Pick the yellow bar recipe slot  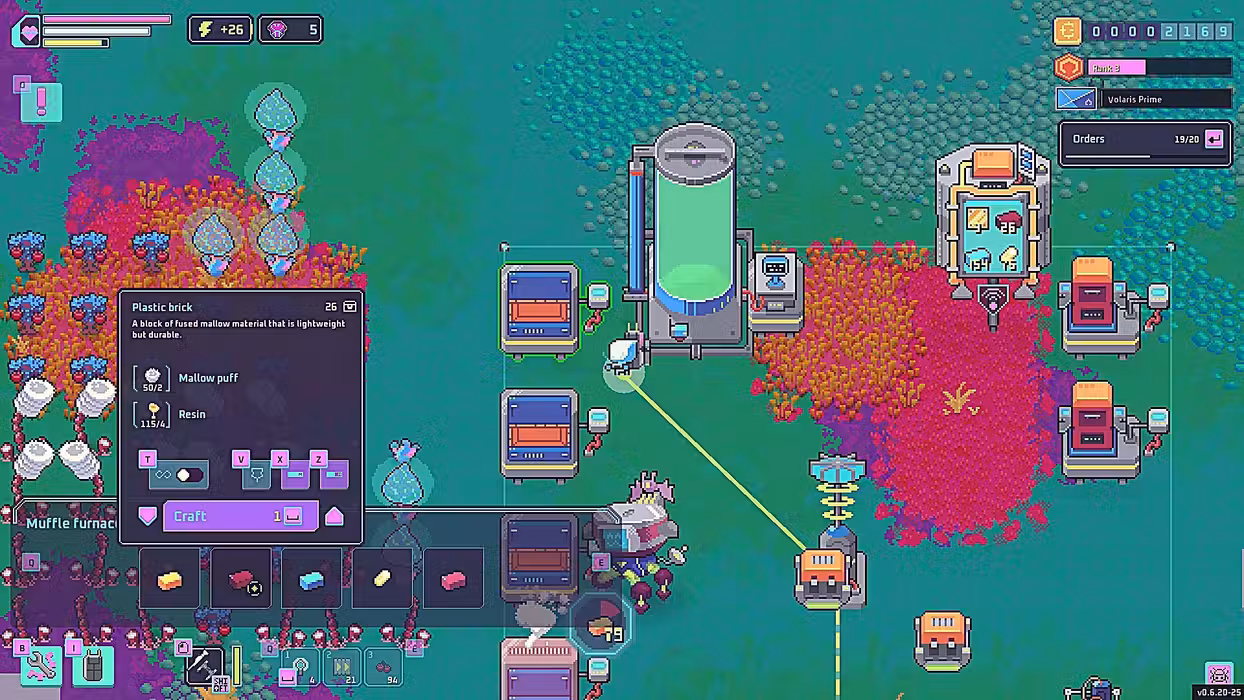point(383,579)
